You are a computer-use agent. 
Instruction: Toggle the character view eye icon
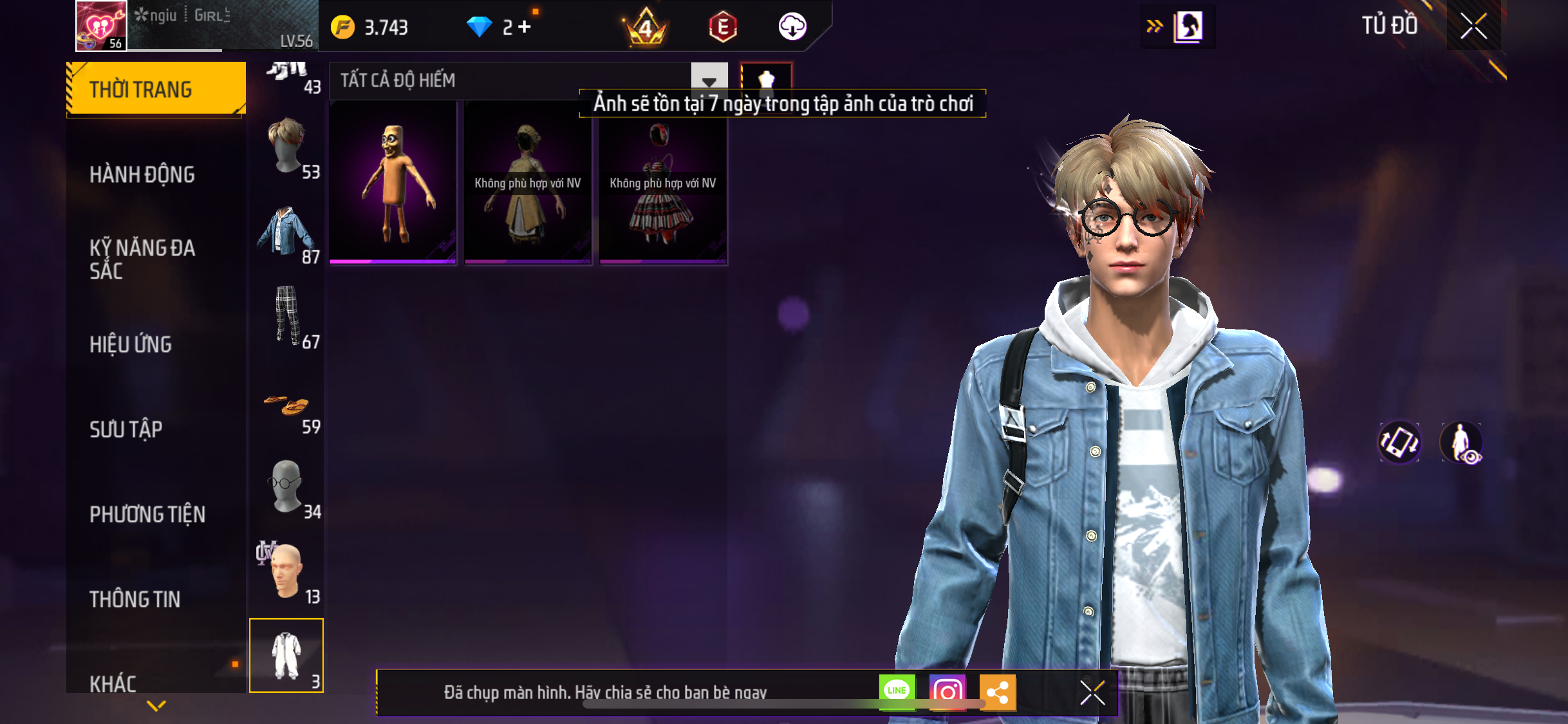(1461, 443)
